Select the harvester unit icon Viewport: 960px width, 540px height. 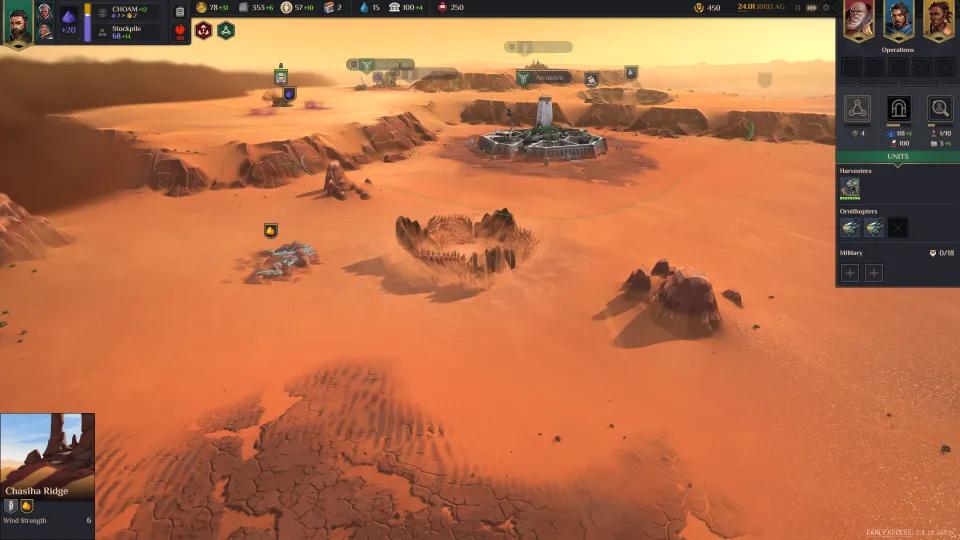[850, 188]
